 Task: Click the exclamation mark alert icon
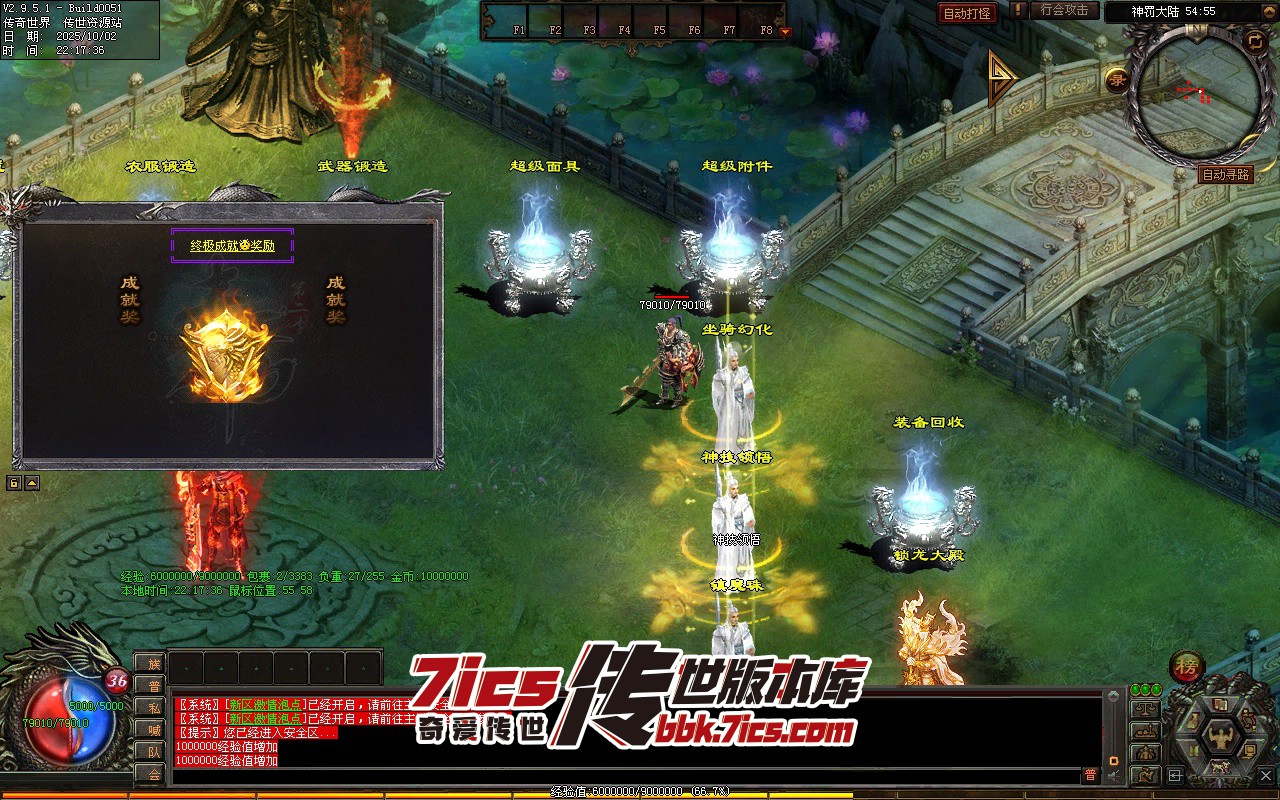pyautogui.click(x=1018, y=11)
